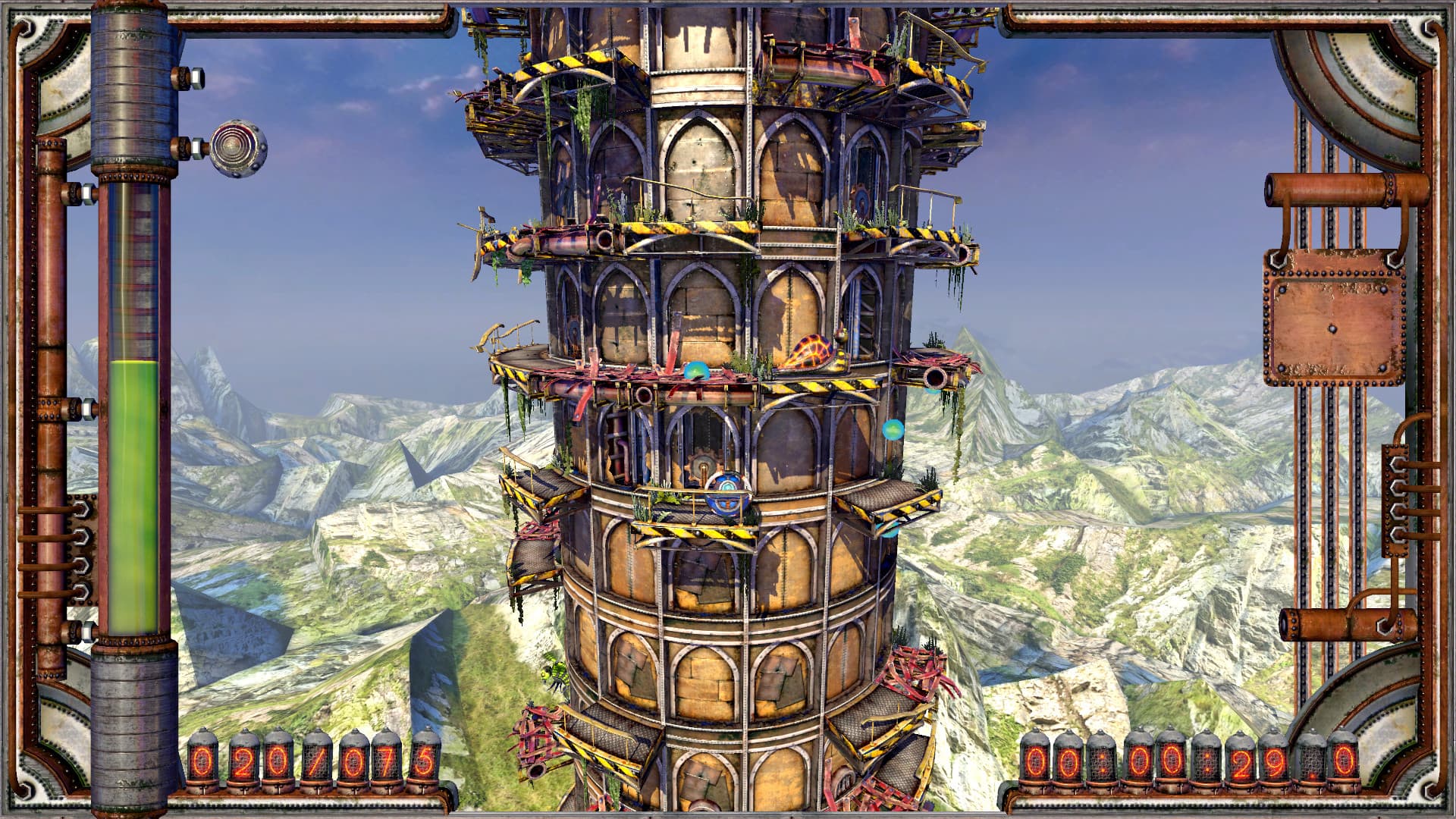This screenshot has height=819, width=1456.
Task: Select the lava-shelled snail on the upper platform
Action: pos(806,350)
